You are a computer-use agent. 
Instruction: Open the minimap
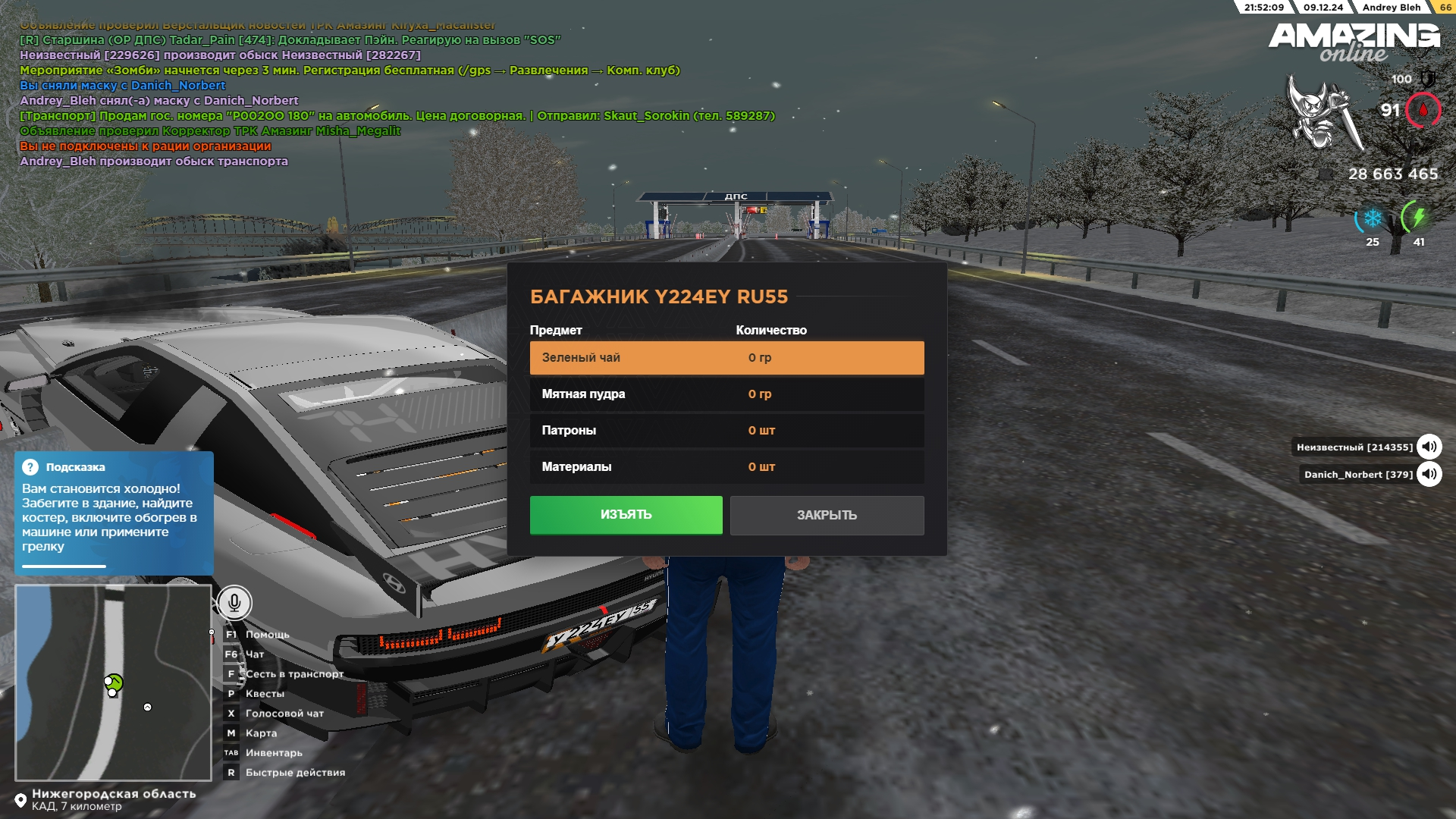(x=113, y=682)
